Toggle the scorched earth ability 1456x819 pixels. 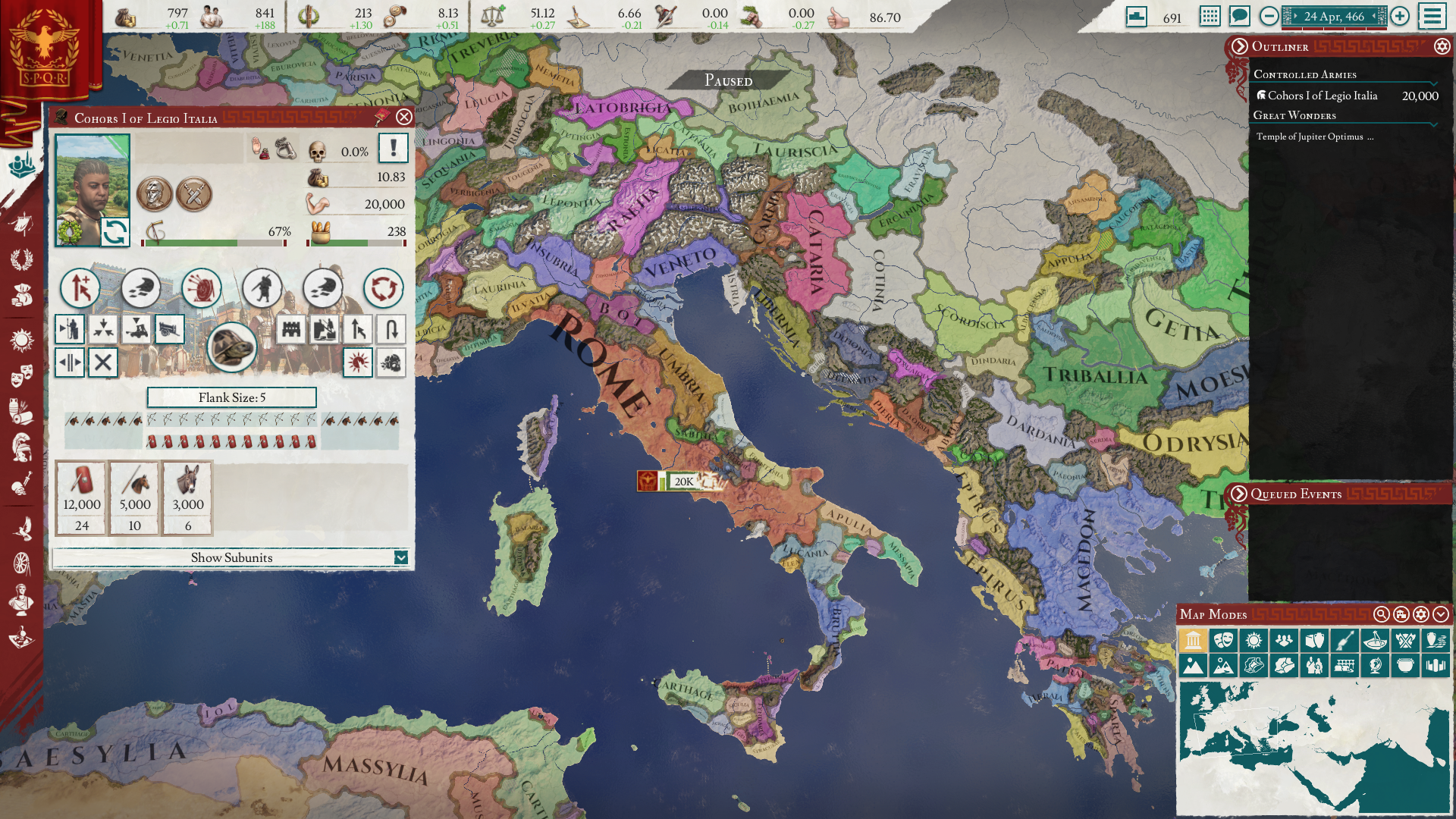click(357, 363)
